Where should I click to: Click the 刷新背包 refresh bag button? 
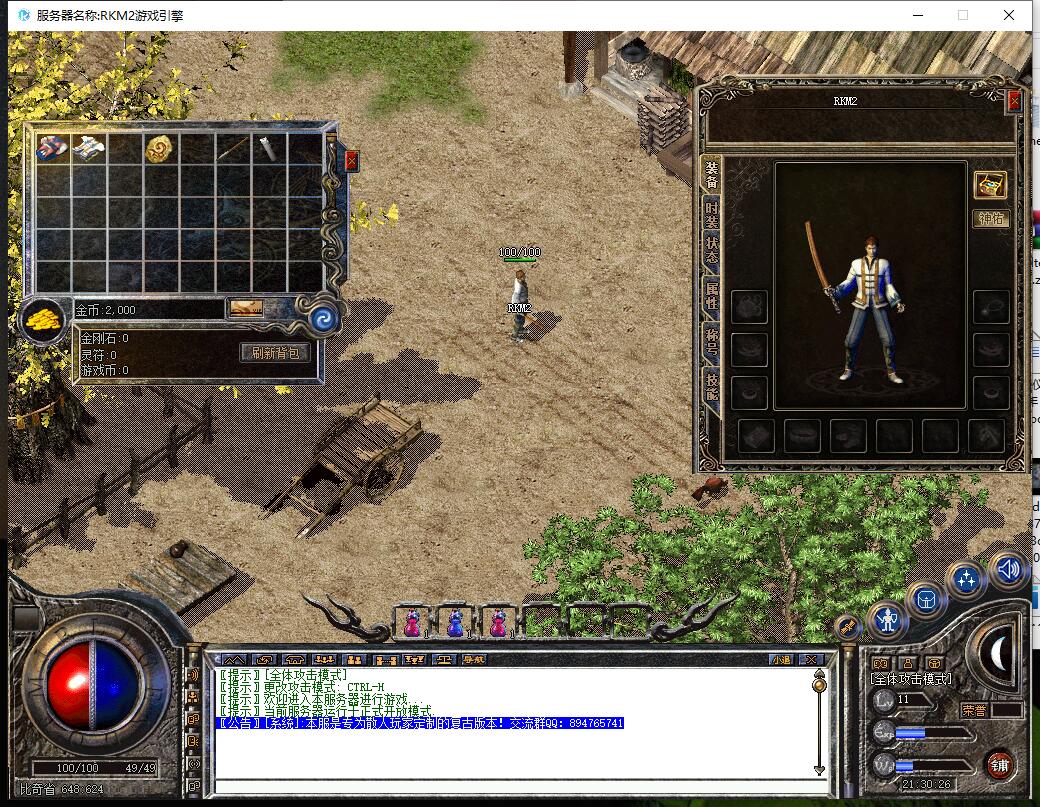275,352
